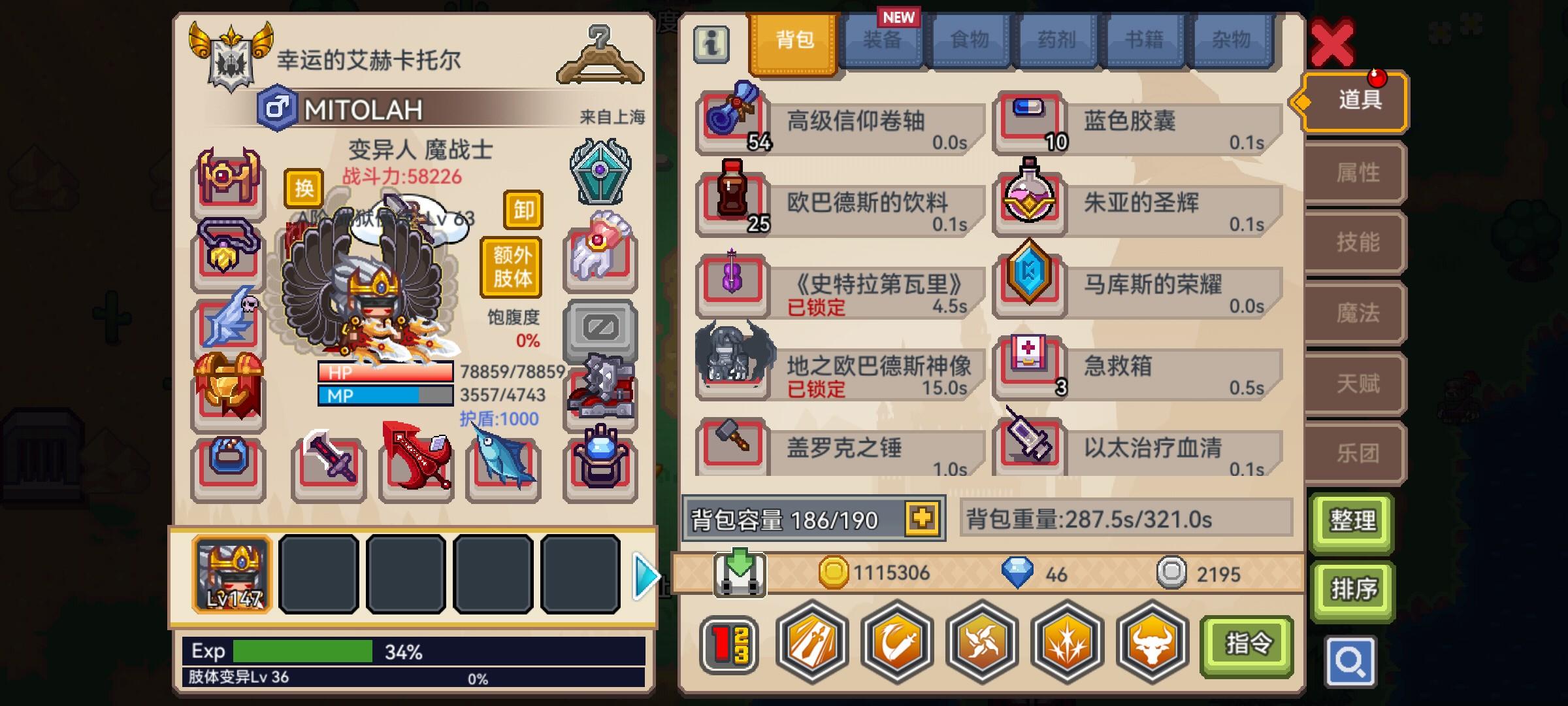This screenshot has width=1568, height=706.
Task: Activate the first hexagonal skill icon
Action: coord(811,644)
